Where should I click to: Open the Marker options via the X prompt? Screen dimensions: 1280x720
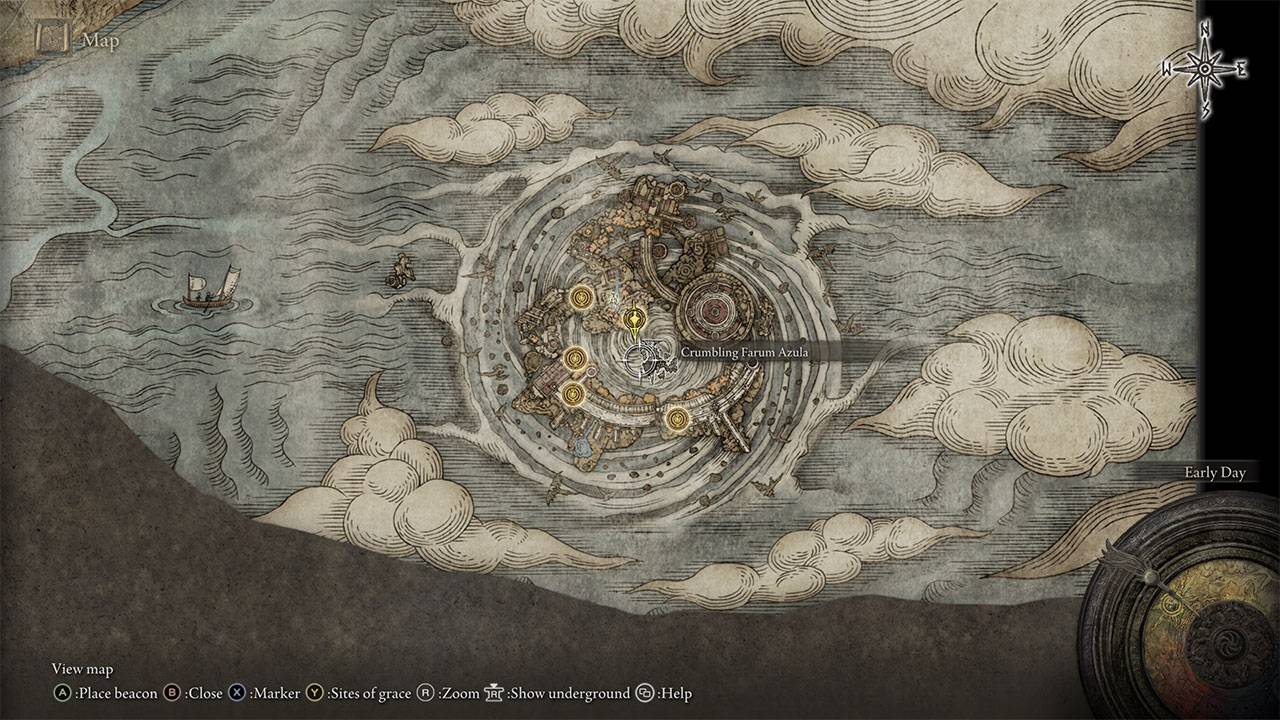click(x=235, y=693)
